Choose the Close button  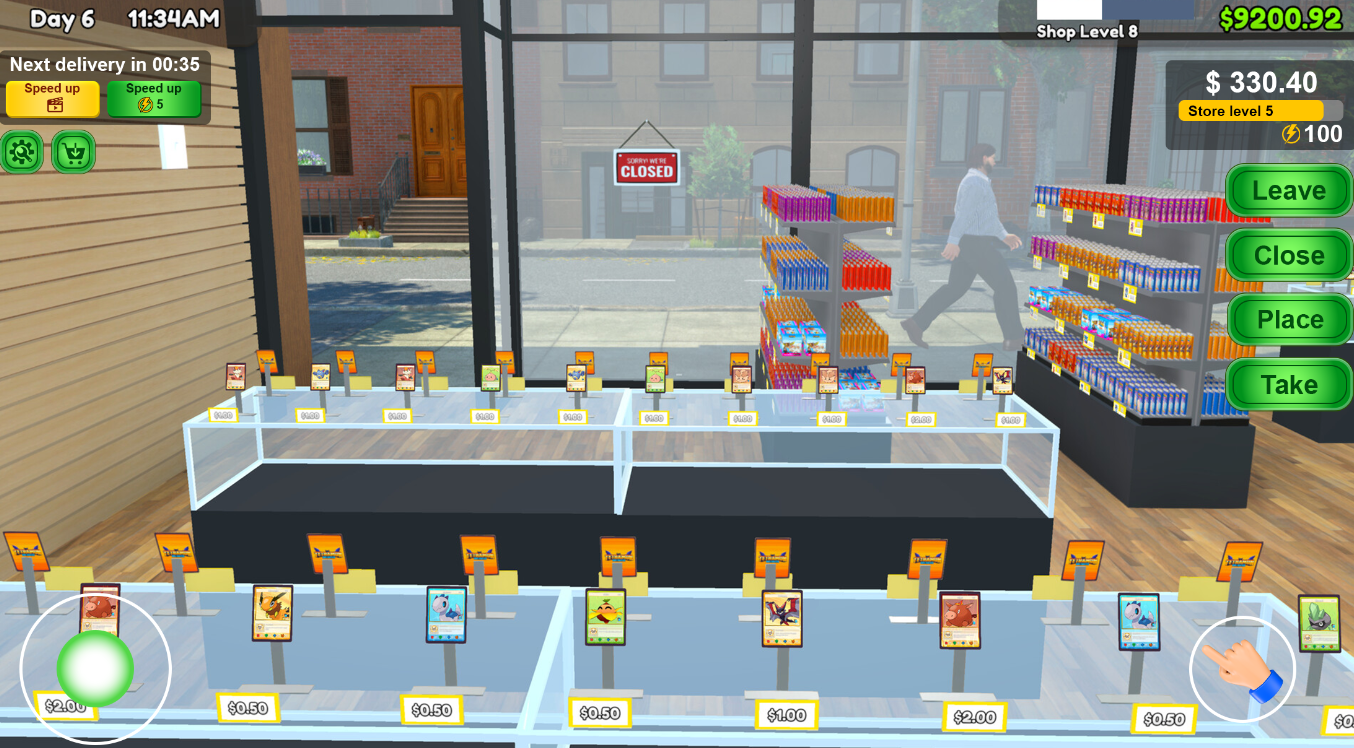[x=1288, y=256]
